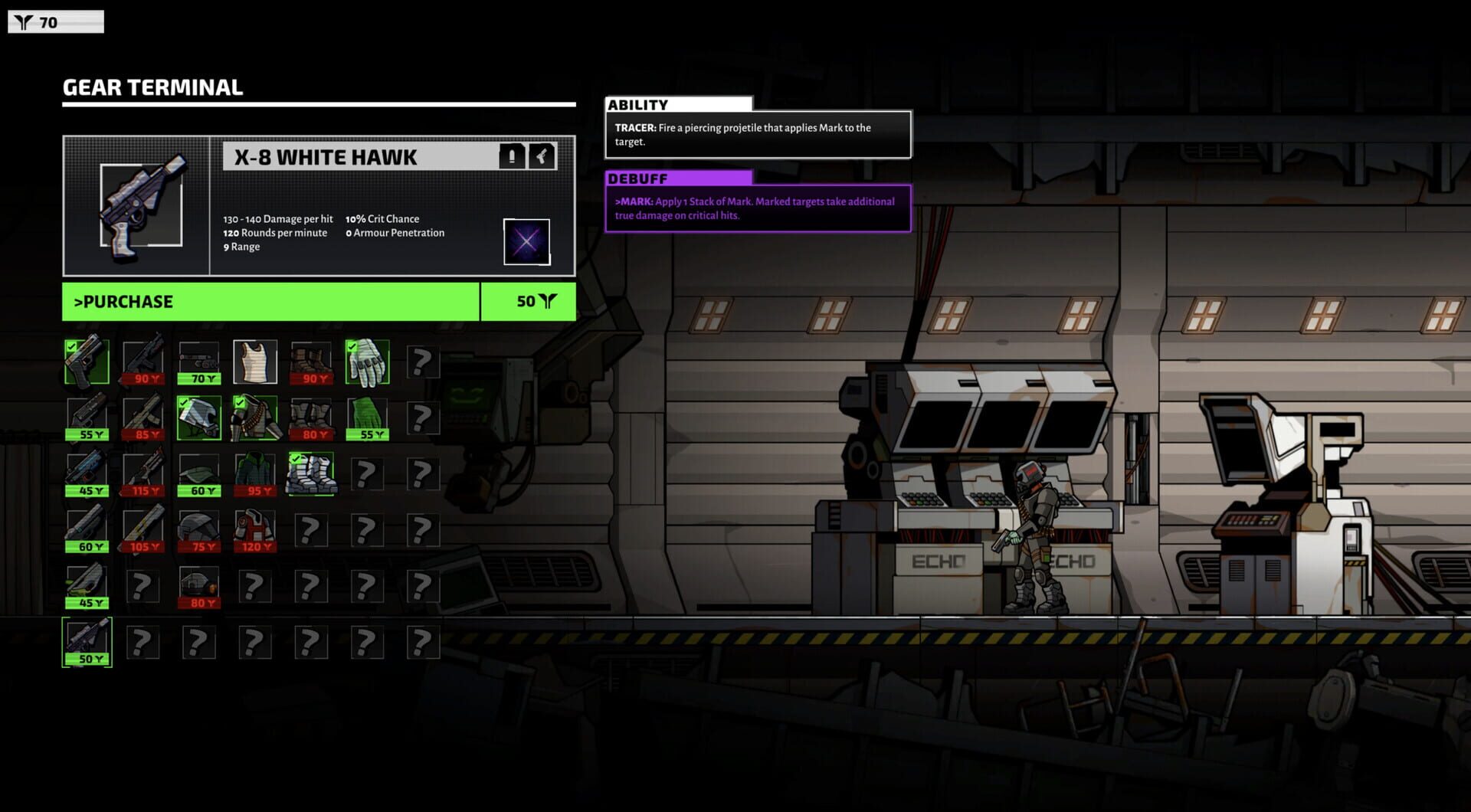Select the red and white armor costing 120

pyautogui.click(x=254, y=530)
